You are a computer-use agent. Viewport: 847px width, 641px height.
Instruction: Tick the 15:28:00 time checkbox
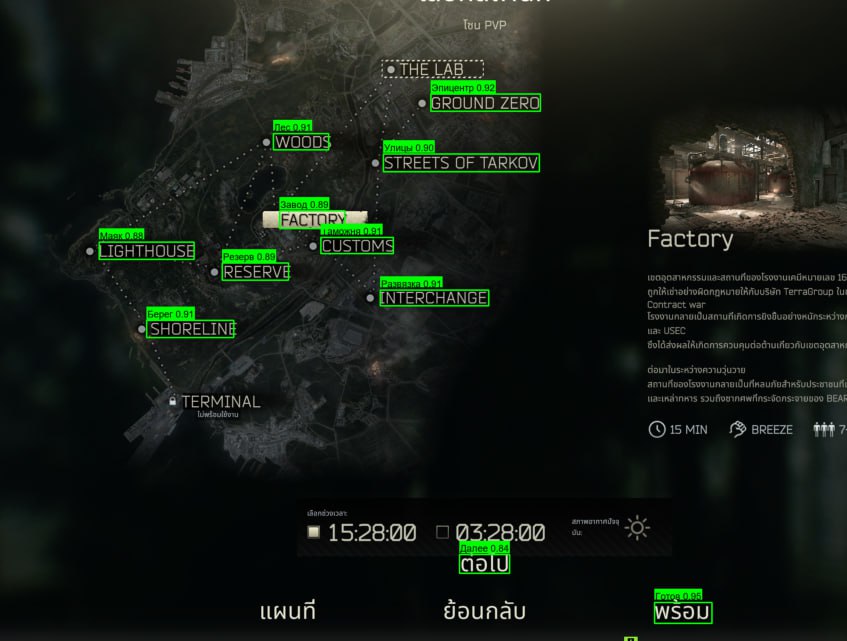point(314,532)
